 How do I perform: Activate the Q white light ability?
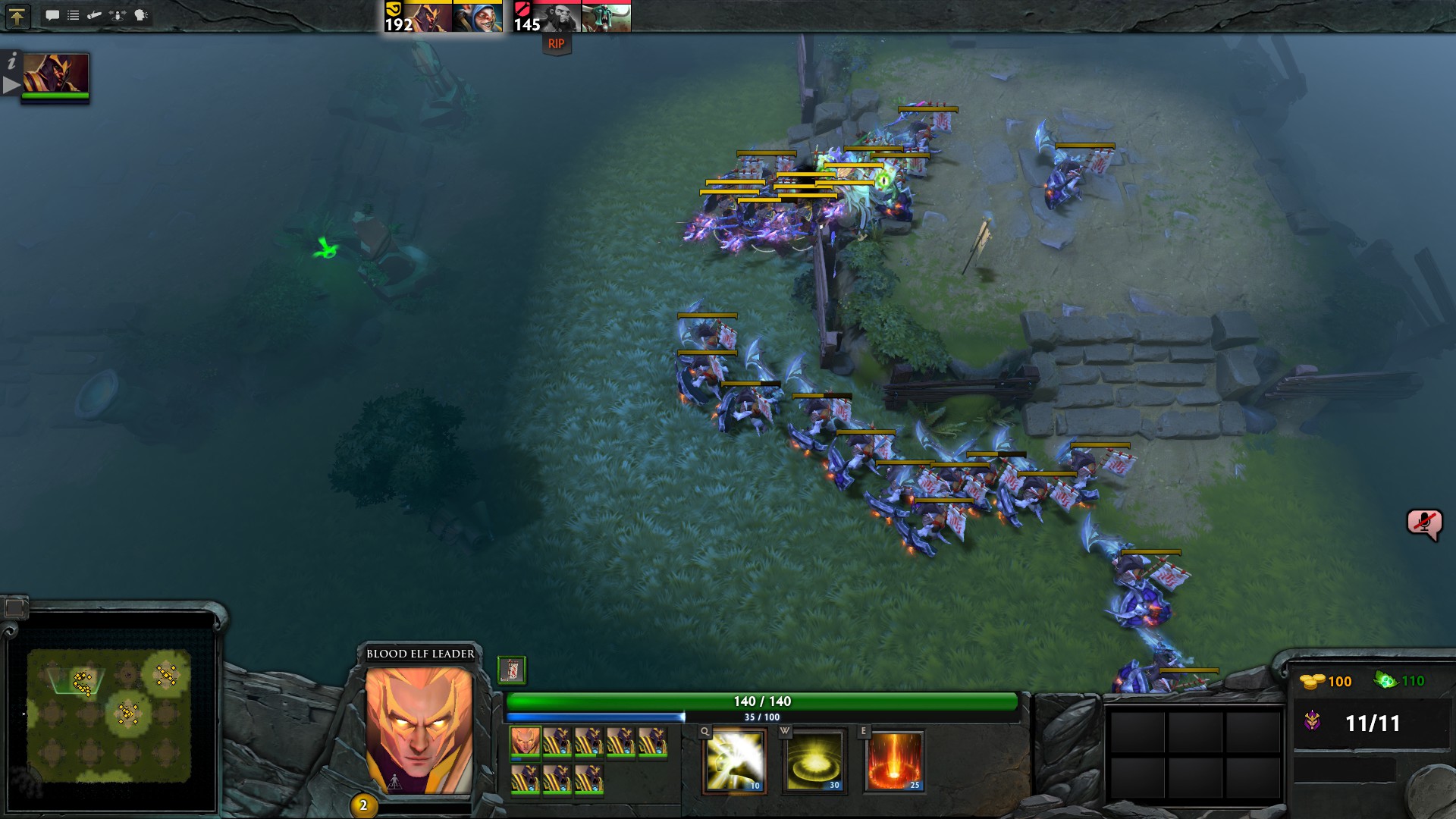coord(734,761)
